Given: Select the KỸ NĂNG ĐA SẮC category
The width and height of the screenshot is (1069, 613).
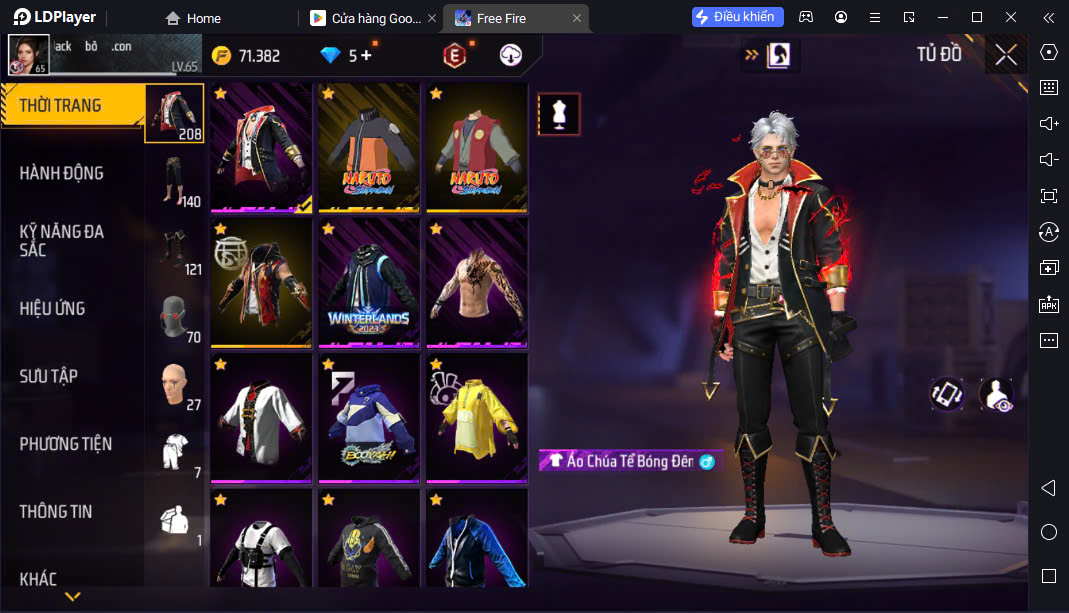Looking at the screenshot, I should pyautogui.click(x=62, y=240).
